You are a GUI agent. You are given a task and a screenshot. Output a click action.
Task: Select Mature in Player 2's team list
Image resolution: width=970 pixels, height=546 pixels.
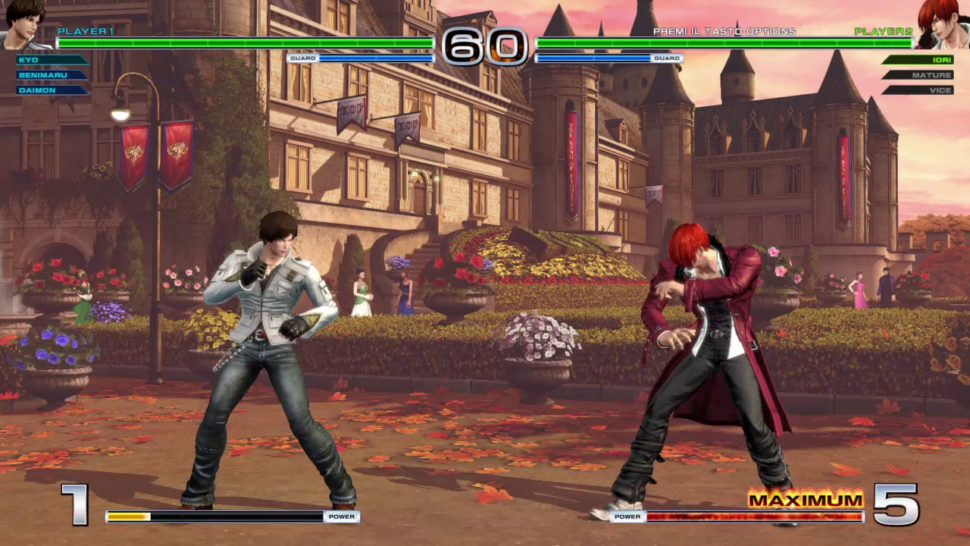point(920,75)
